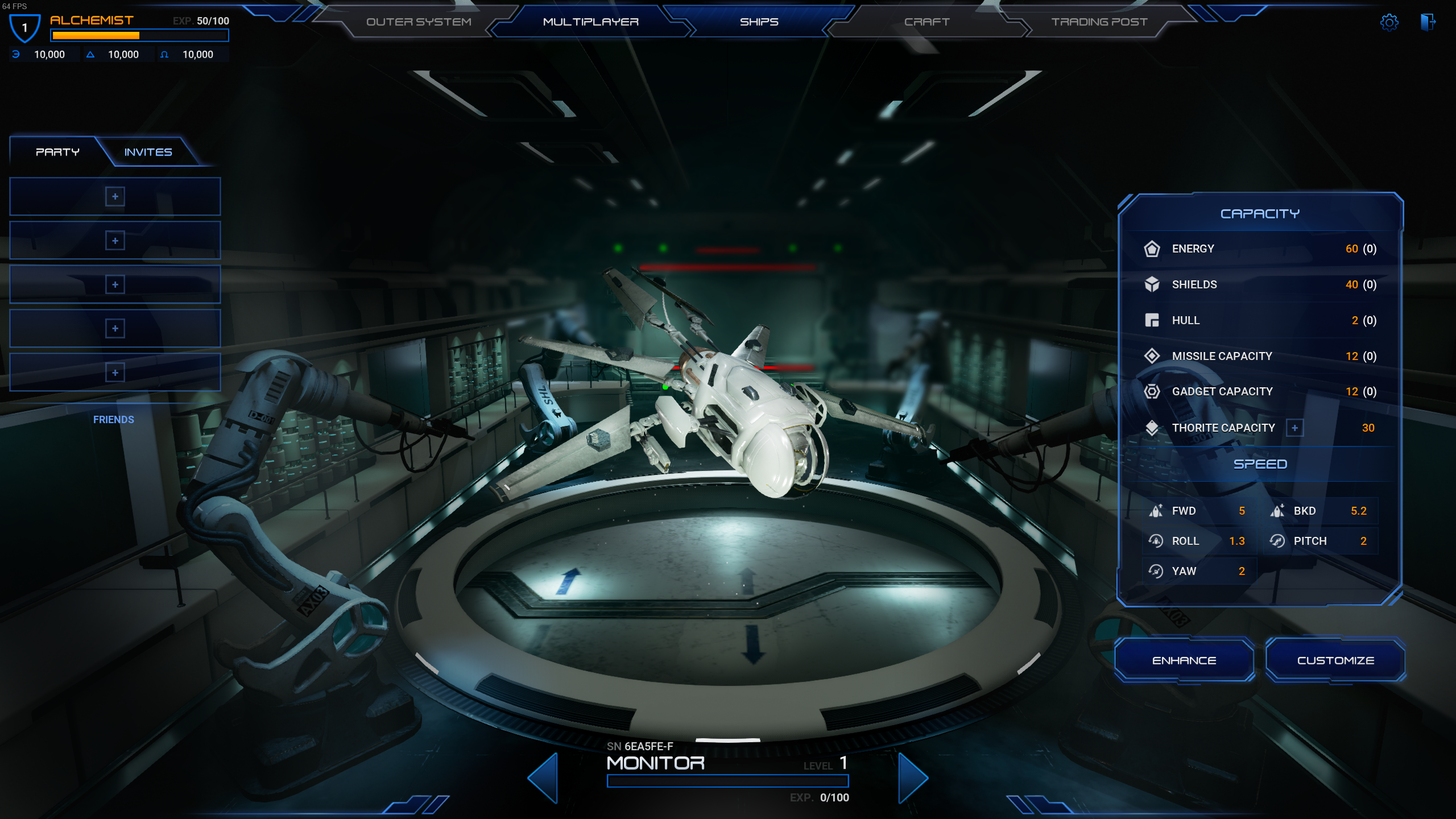Open the settings gear icon

point(1389,22)
